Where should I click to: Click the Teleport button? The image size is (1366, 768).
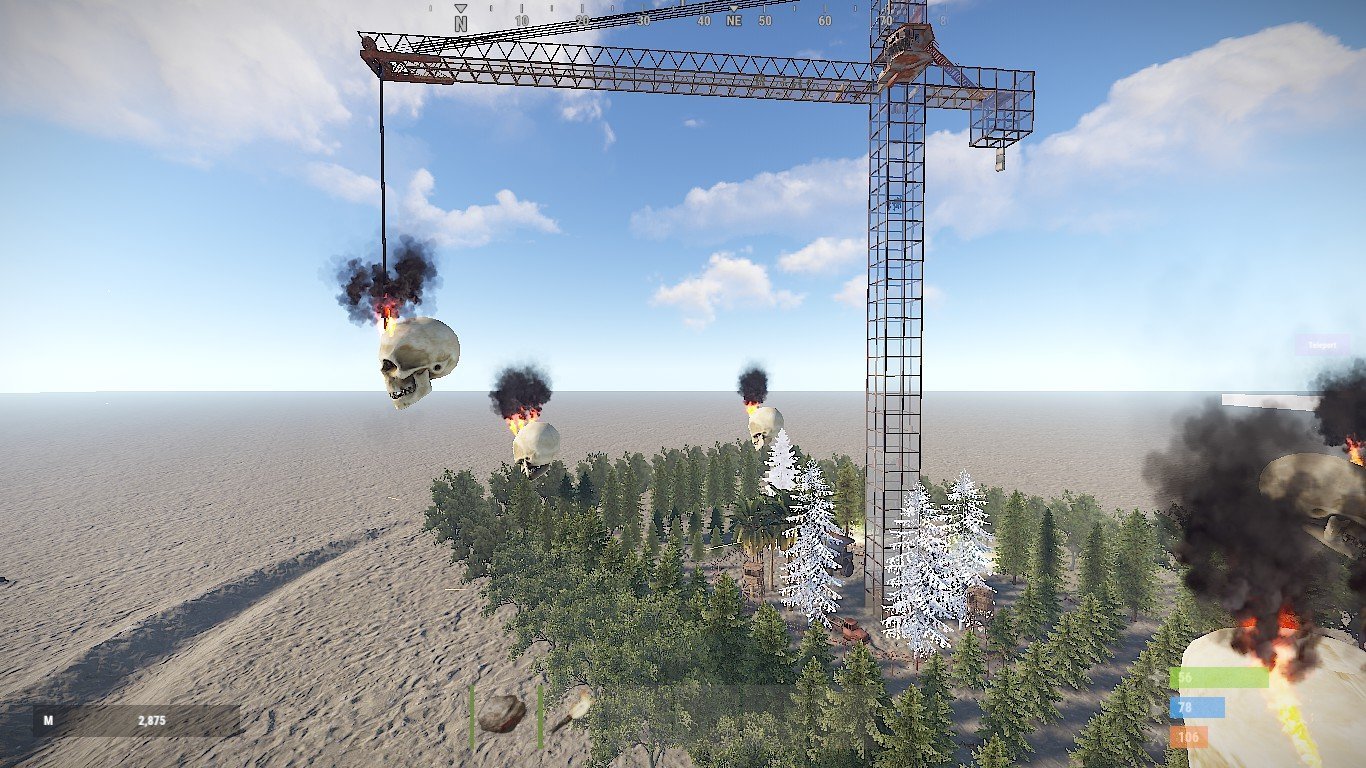tap(1322, 345)
